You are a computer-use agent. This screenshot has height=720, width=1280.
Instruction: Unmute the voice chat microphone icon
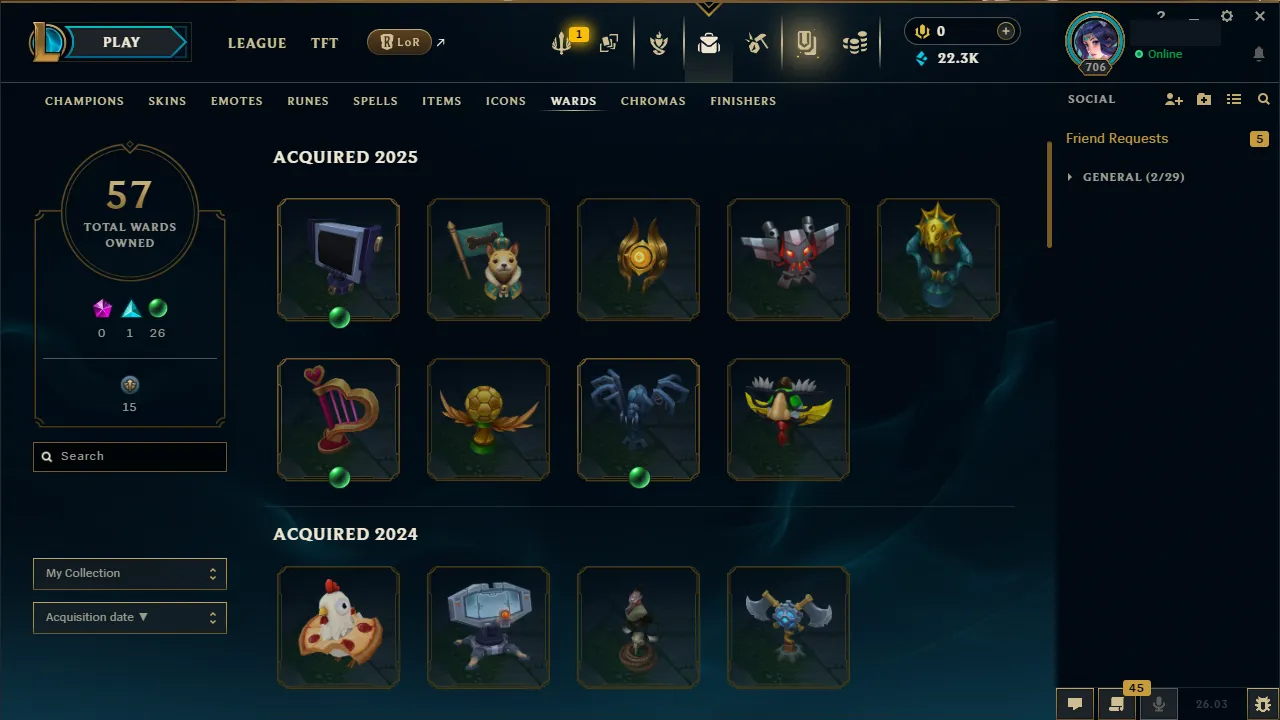pyautogui.click(x=1157, y=704)
